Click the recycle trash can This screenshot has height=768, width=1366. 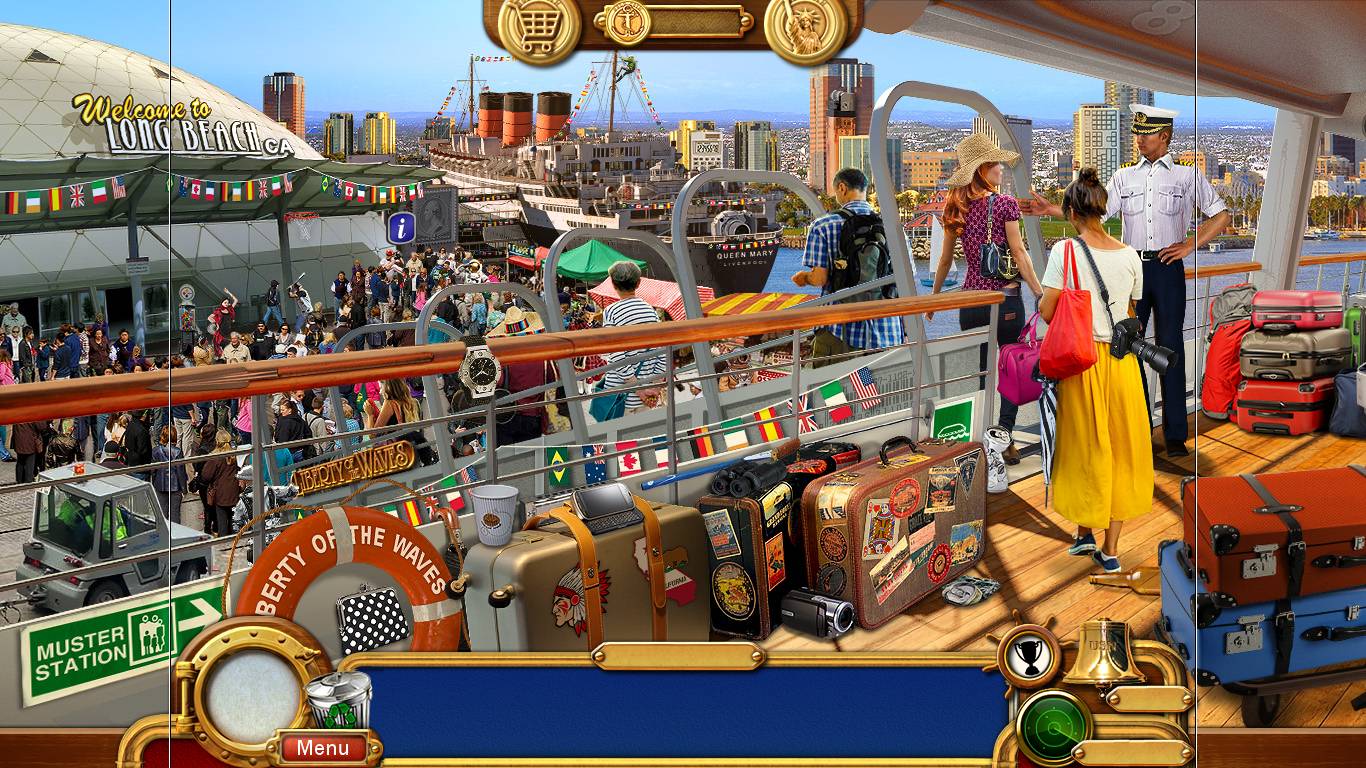pyautogui.click(x=337, y=700)
